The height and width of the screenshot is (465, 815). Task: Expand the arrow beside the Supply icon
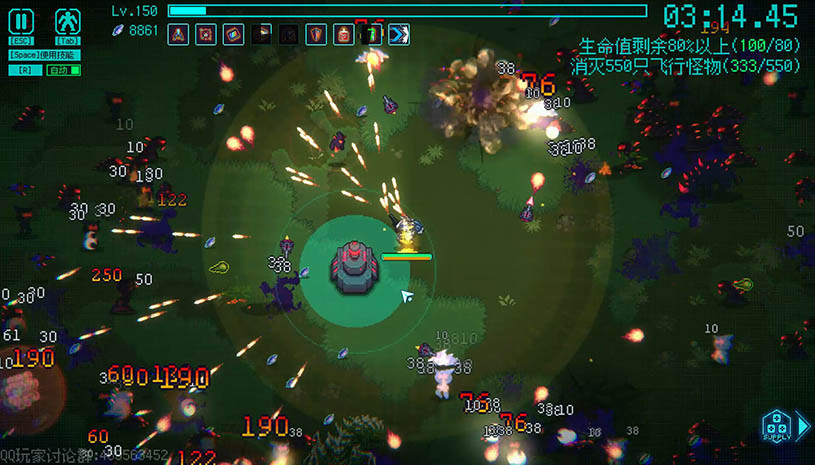tap(802, 426)
